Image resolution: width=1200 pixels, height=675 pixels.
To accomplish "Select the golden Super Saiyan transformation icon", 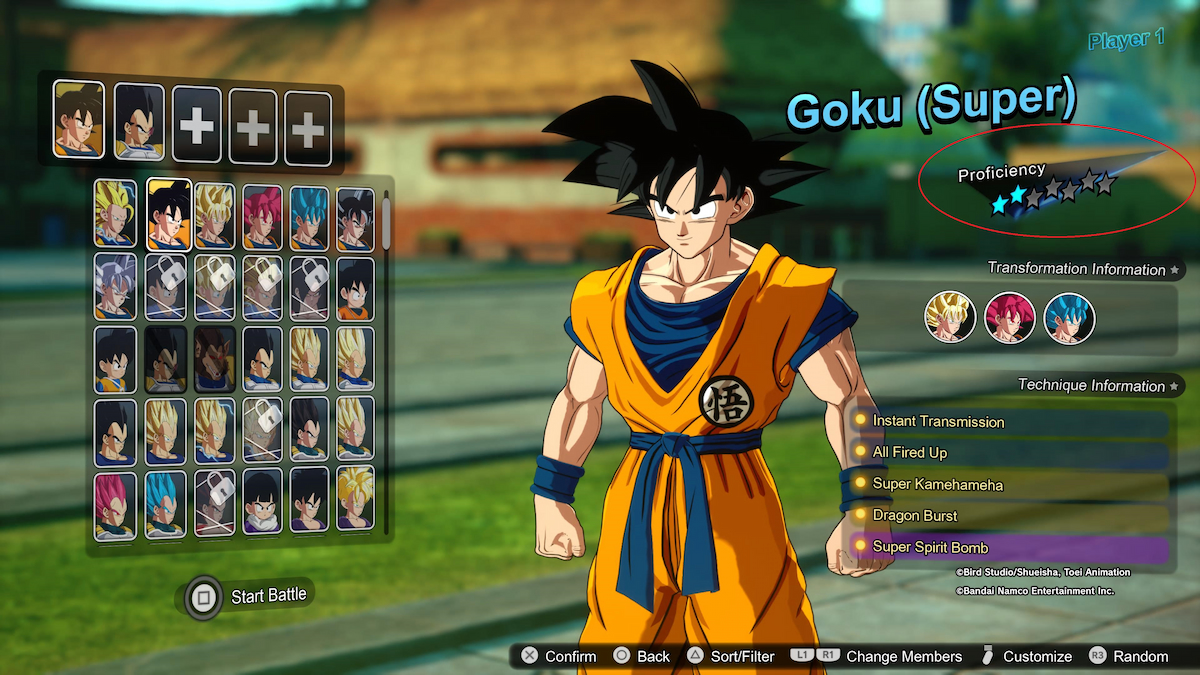I will (950, 318).
